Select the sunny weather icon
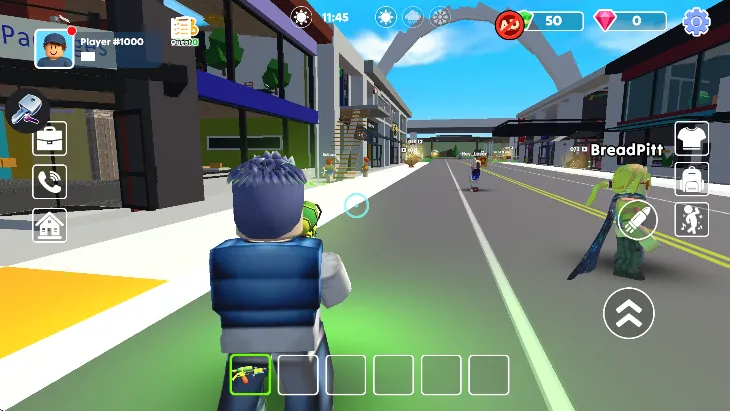Image resolution: width=730 pixels, height=411 pixels. (385, 17)
